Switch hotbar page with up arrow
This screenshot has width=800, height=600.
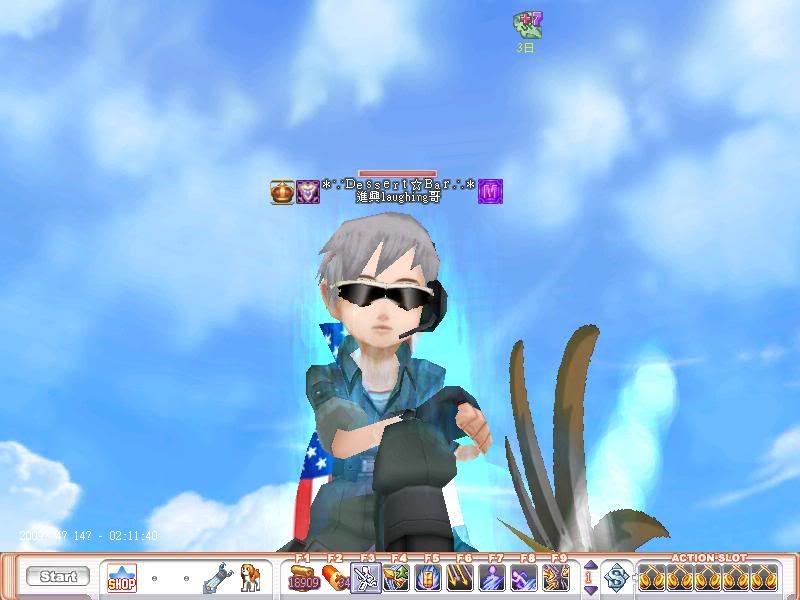[590, 566]
